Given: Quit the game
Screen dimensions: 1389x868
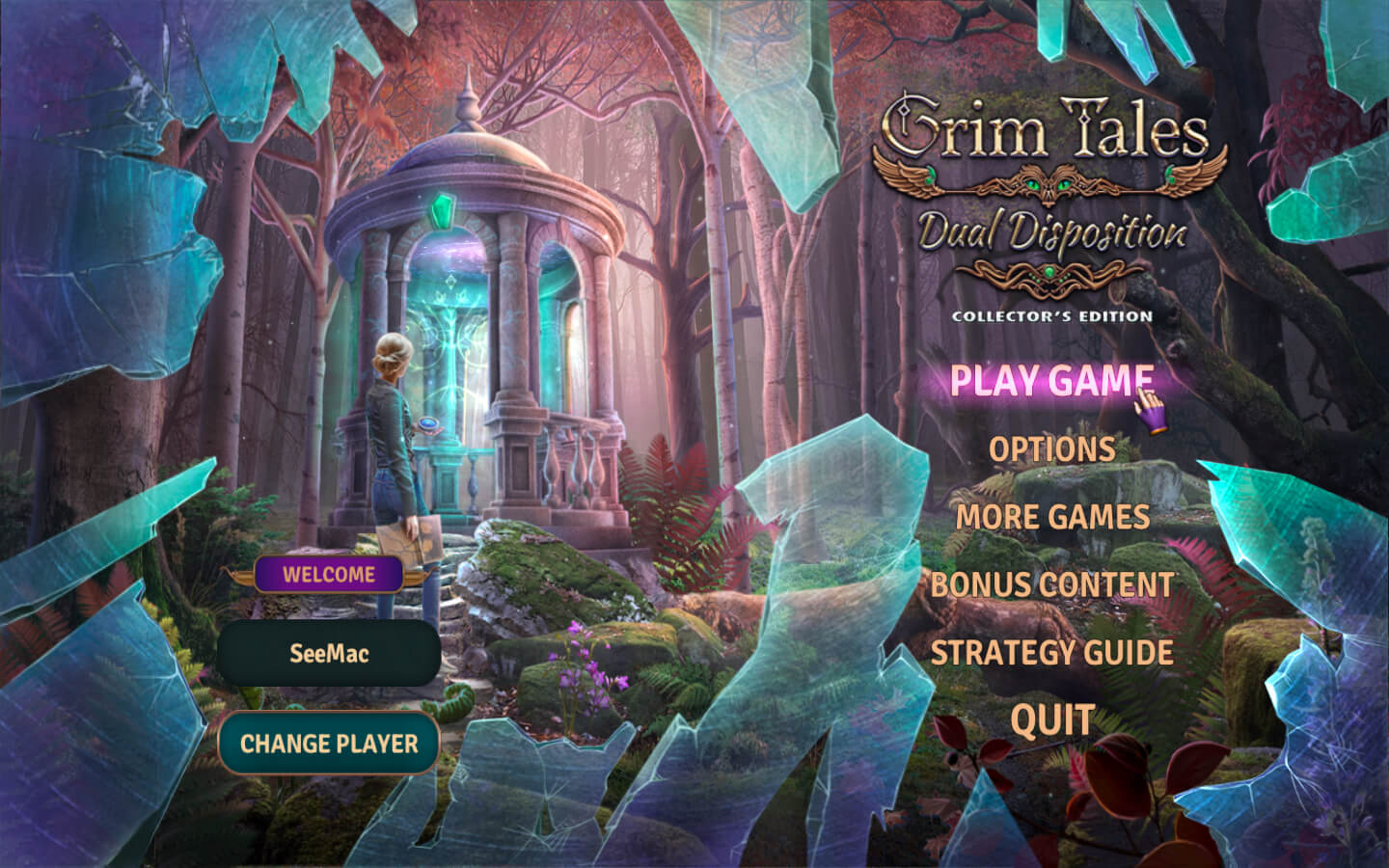Looking at the screenshot, I should pos(1052,720).
